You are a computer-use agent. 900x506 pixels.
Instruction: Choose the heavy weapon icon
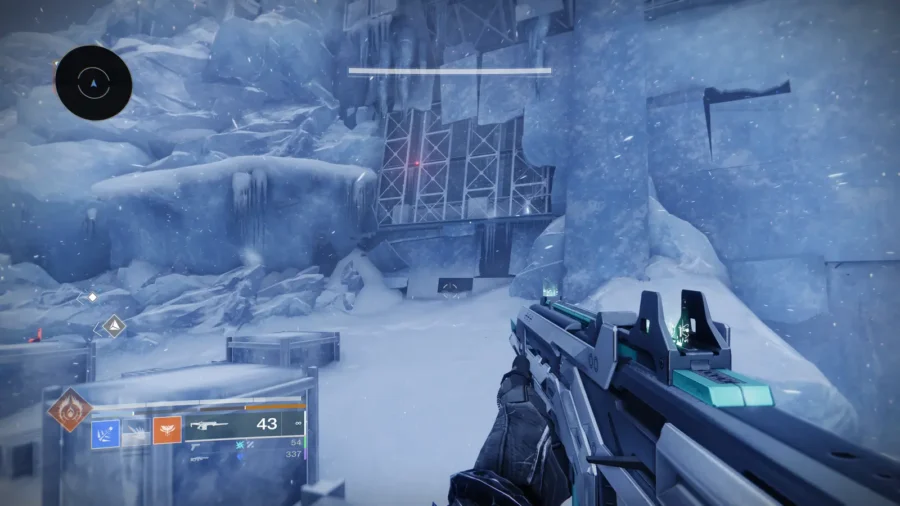pos(200,458)
